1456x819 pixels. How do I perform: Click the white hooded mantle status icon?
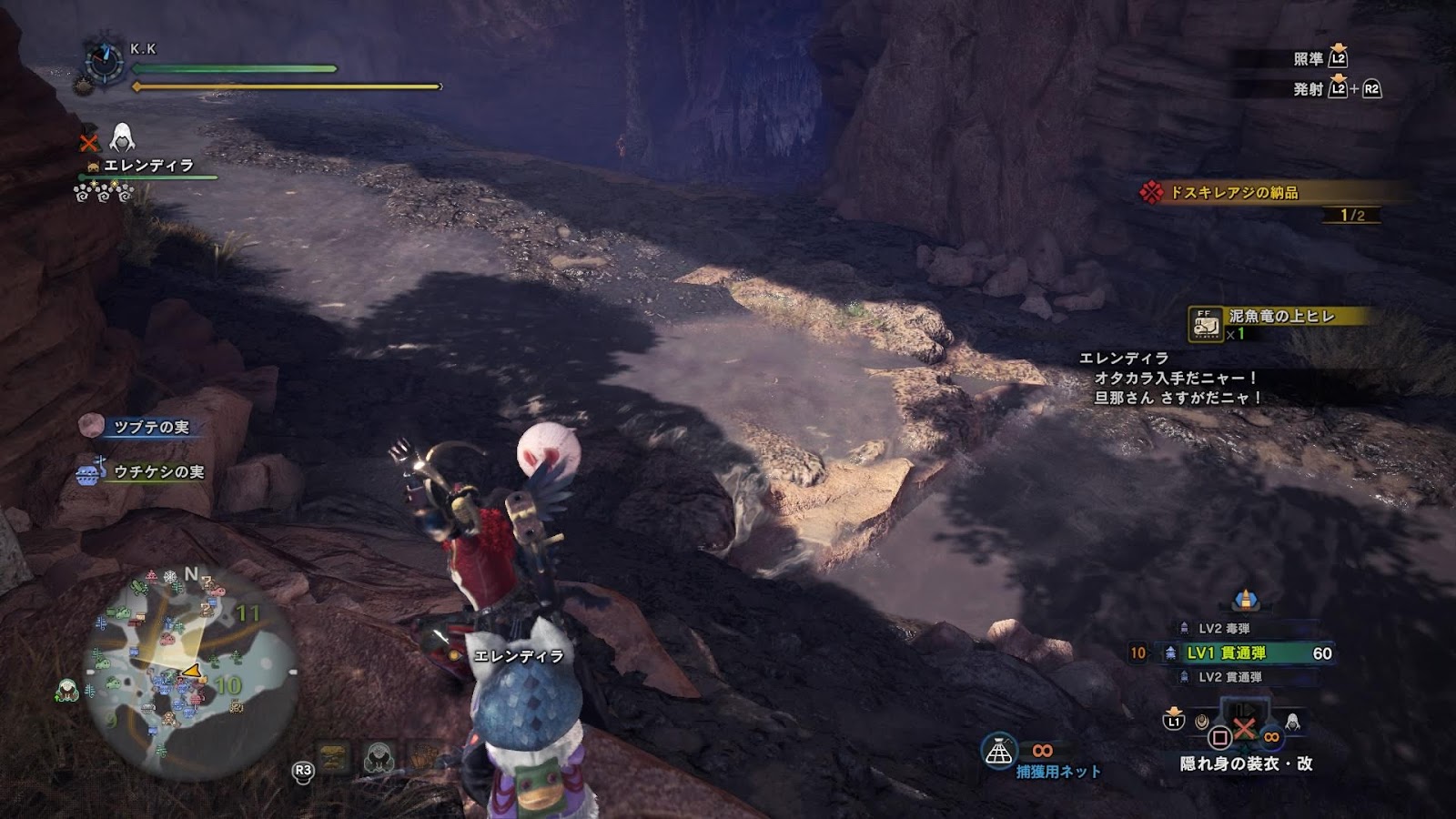click(122, 138)
